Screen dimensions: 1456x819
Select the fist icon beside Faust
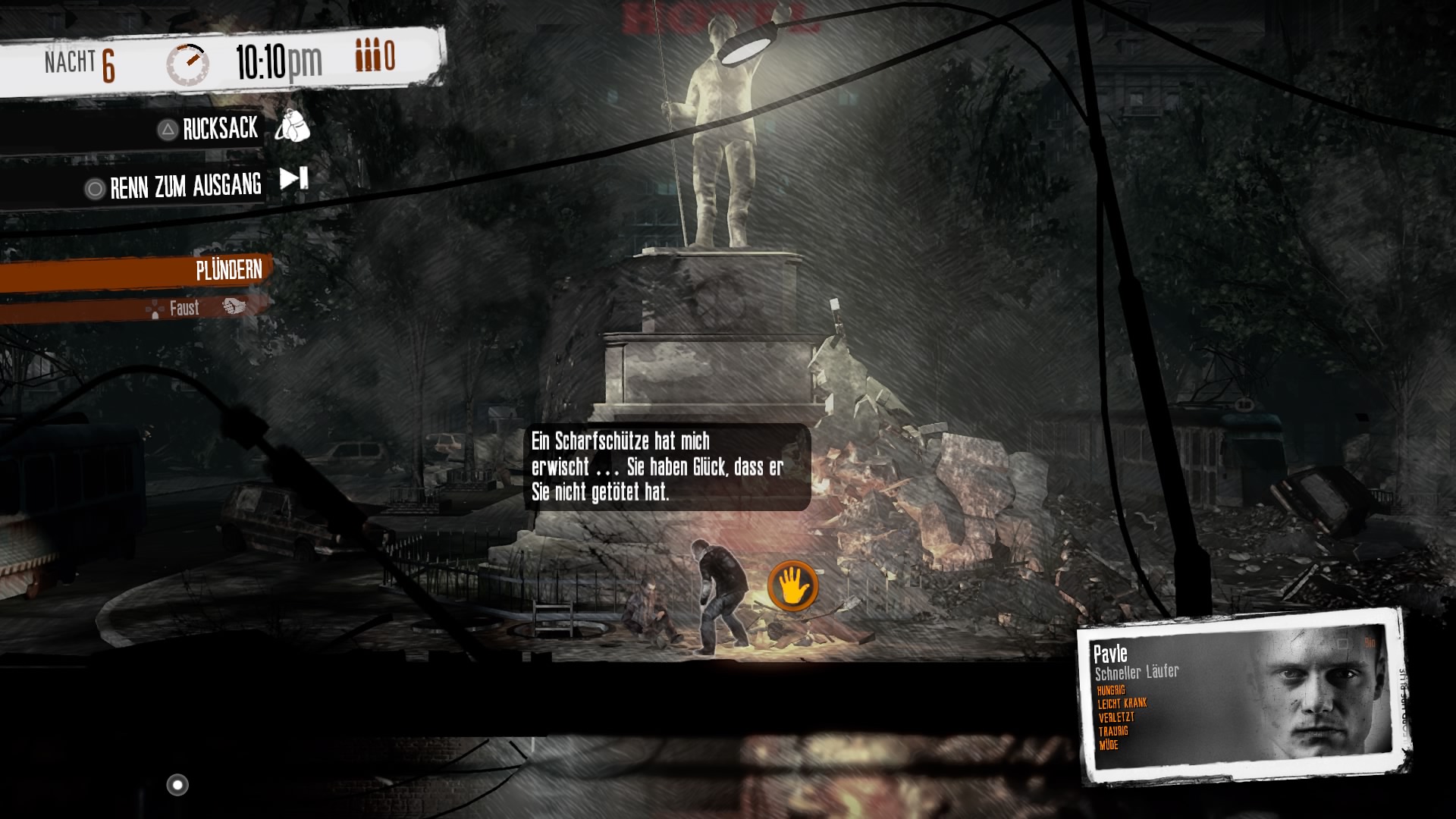click(235, 308)
